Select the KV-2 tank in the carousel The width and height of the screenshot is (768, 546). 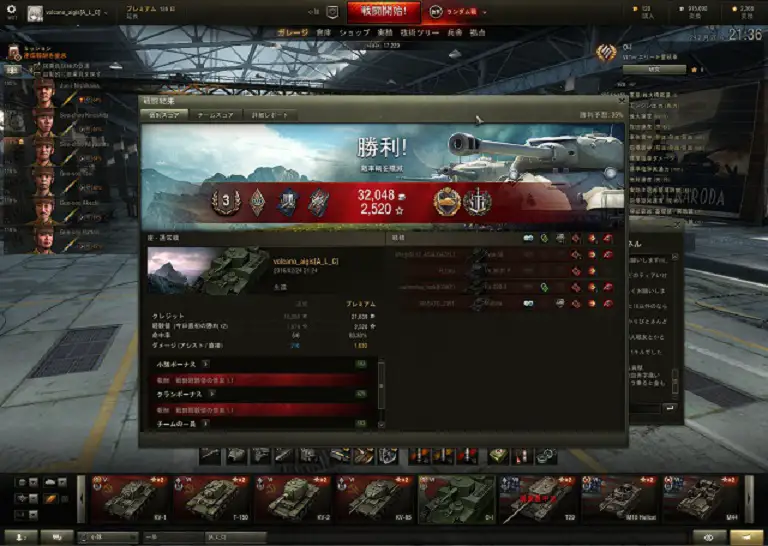coord(293,498)
